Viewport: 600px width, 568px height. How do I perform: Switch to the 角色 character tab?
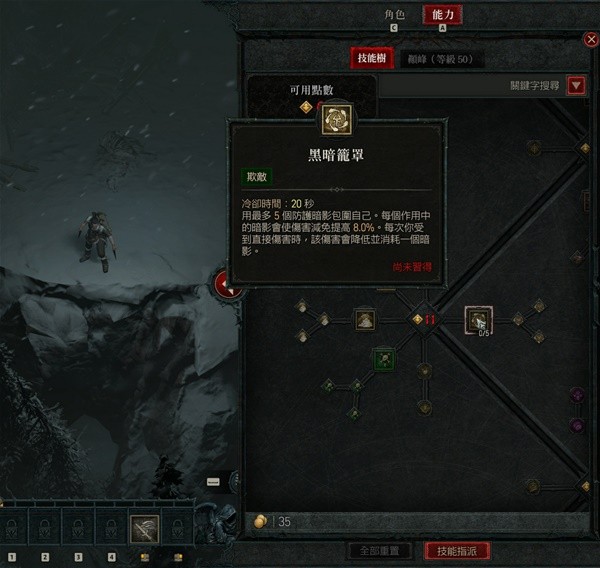(394, 15)
